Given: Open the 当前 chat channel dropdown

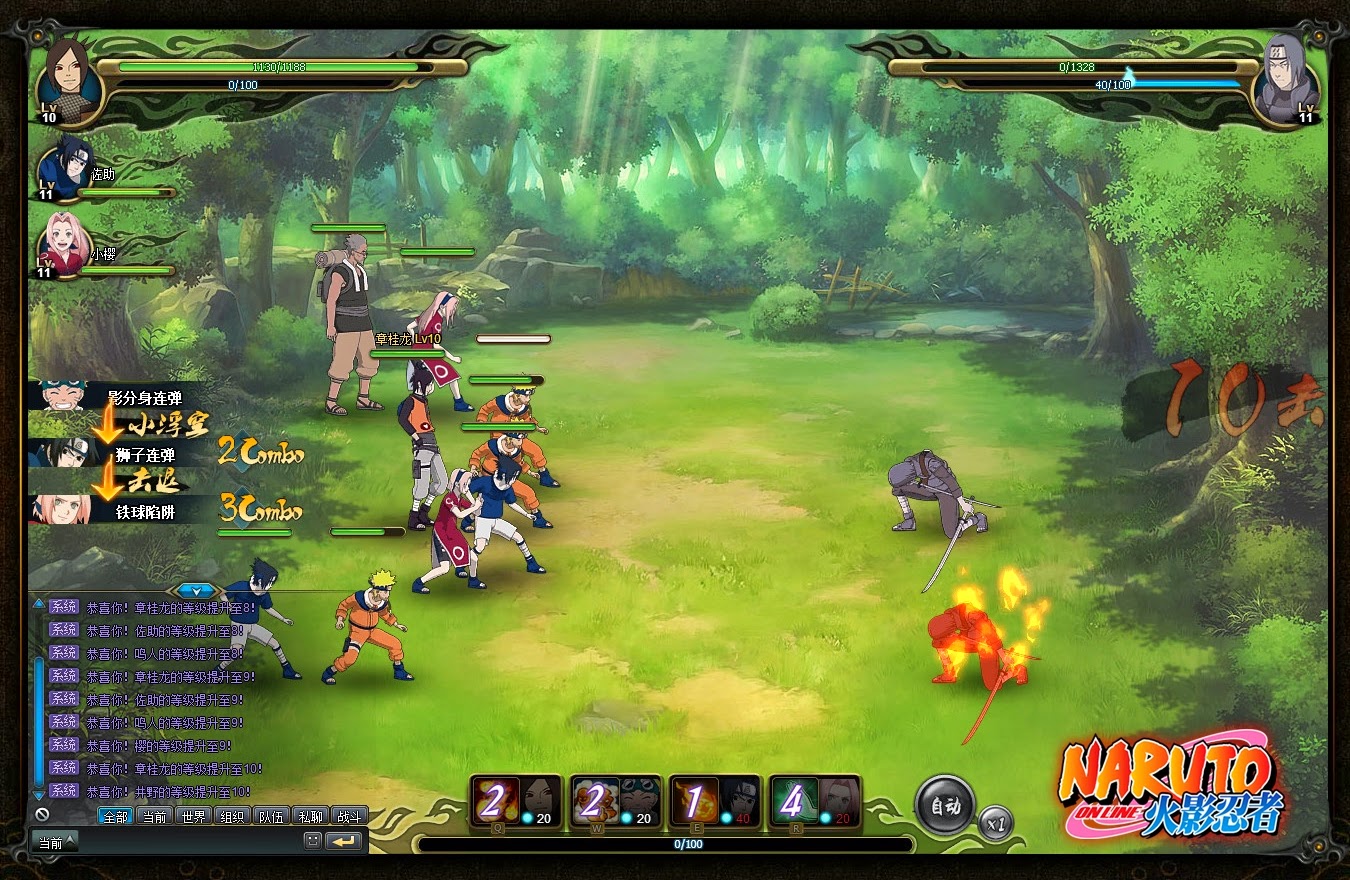Looking at the screenshot, I should (56, 843).
